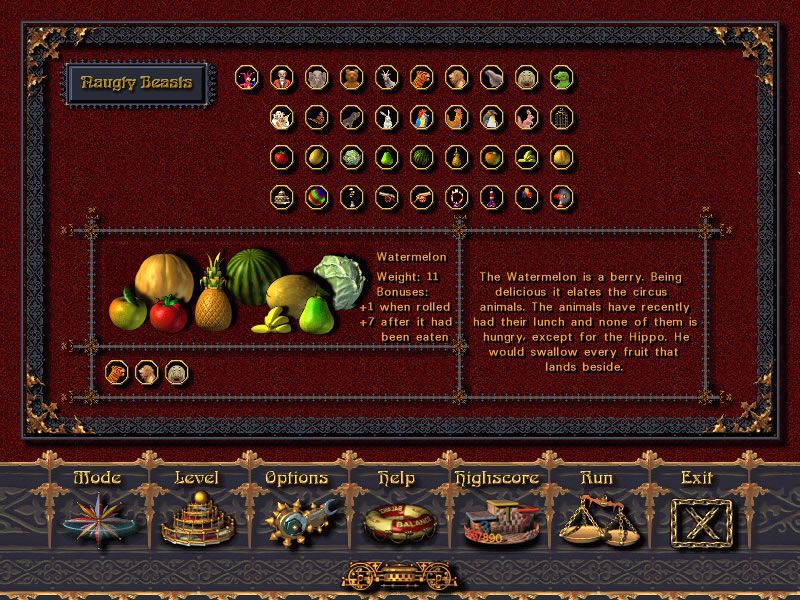
Task: Click the Run scales button
Action: [x=596, y=511]
